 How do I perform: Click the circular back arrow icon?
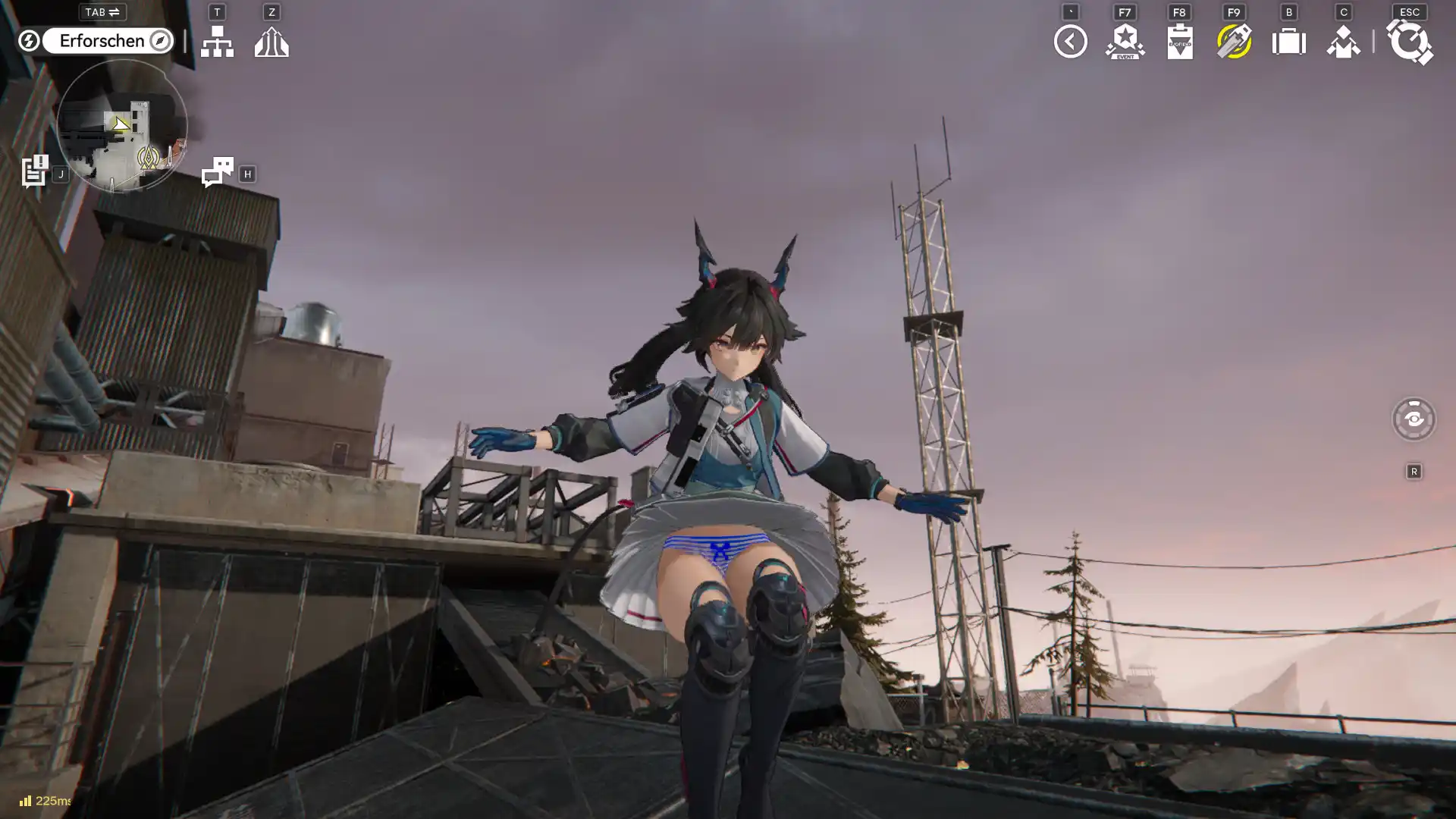click(x=1070, y=42)
